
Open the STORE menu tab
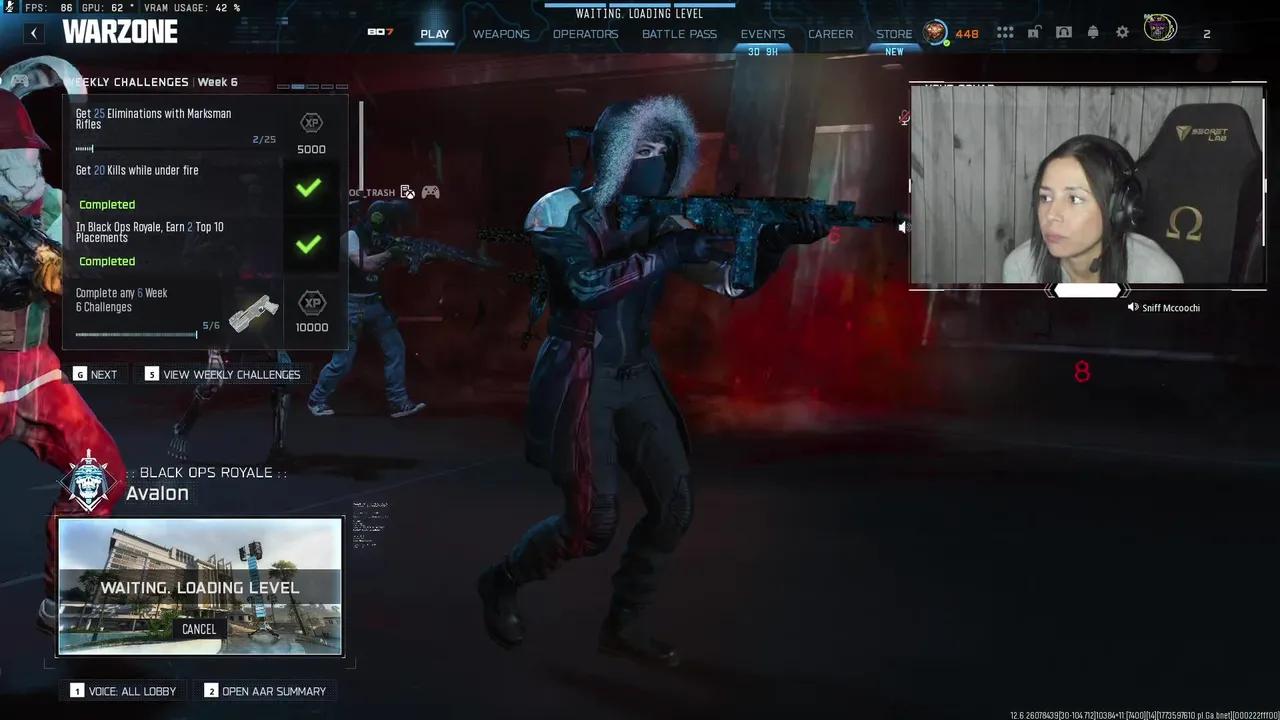[894, 33]
